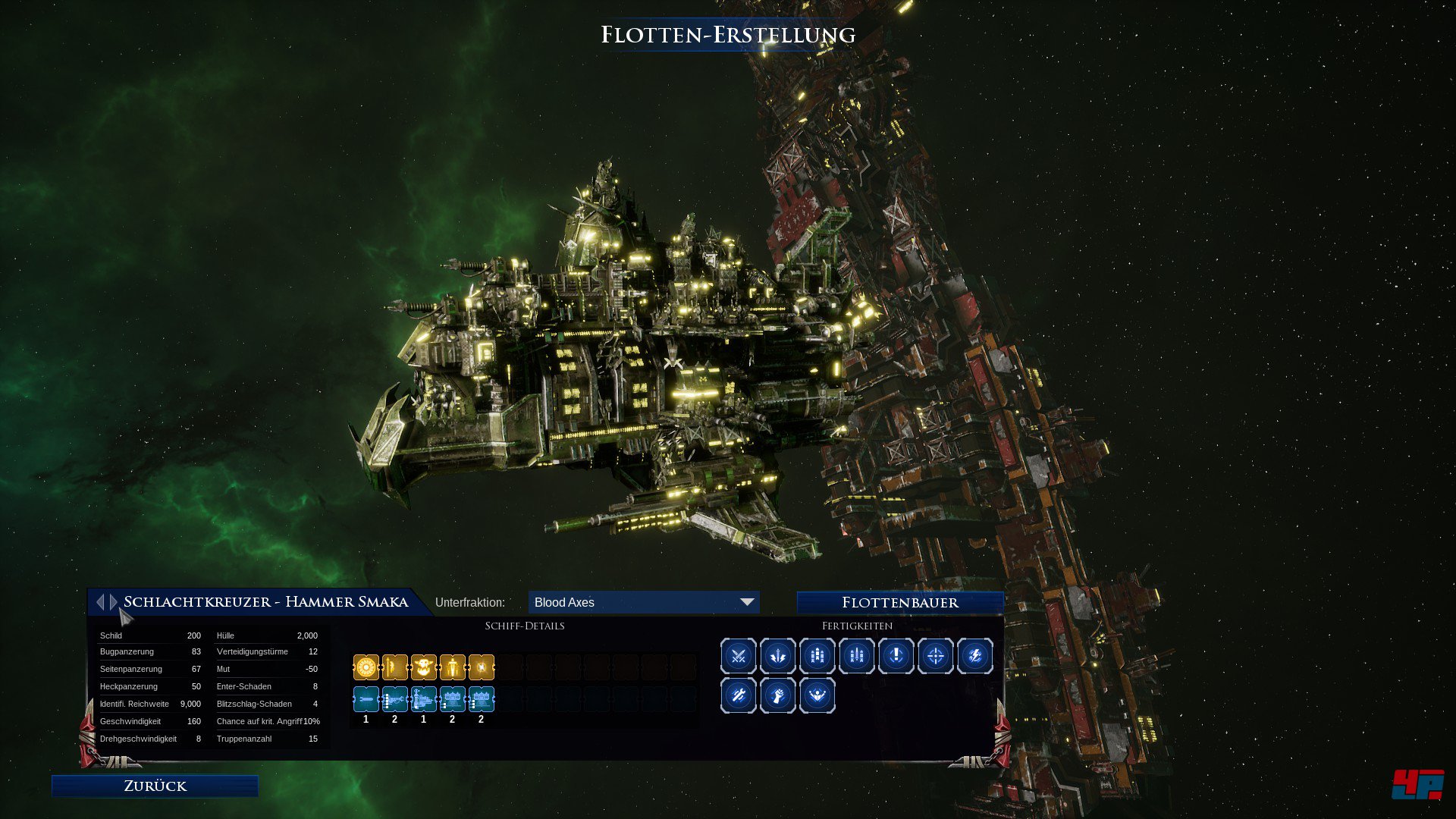
Task: Select the blue torpedo weapon slot
Action: [366, 699]
